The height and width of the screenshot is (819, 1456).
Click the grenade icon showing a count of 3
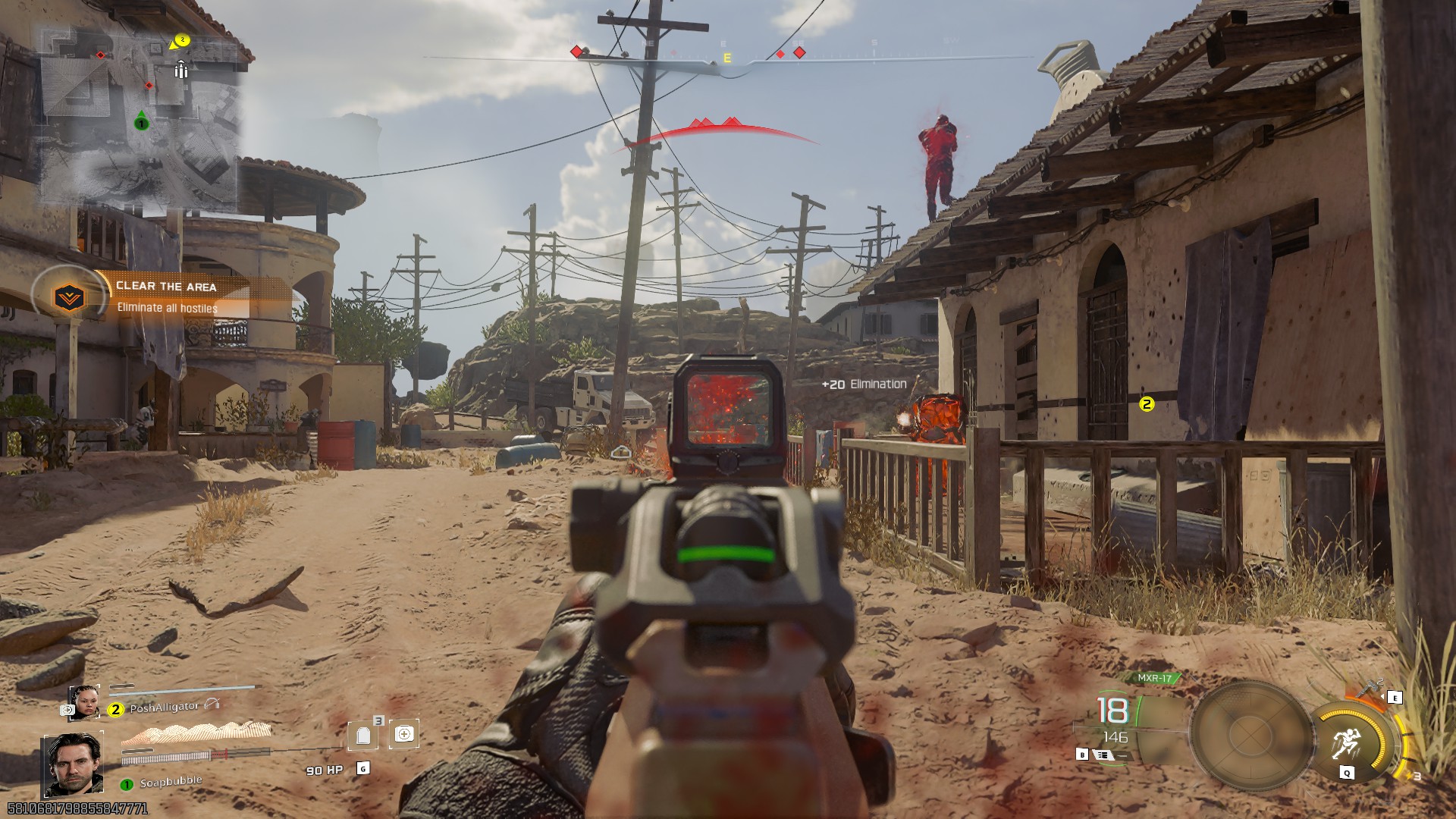[x=362, y=736]
